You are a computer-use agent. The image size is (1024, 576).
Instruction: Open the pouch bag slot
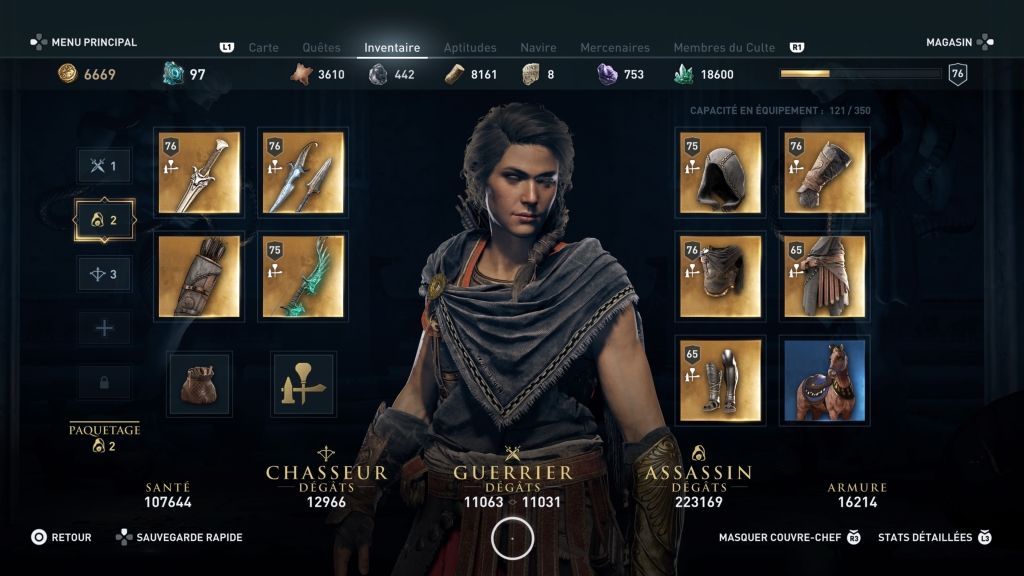[199, 384]
